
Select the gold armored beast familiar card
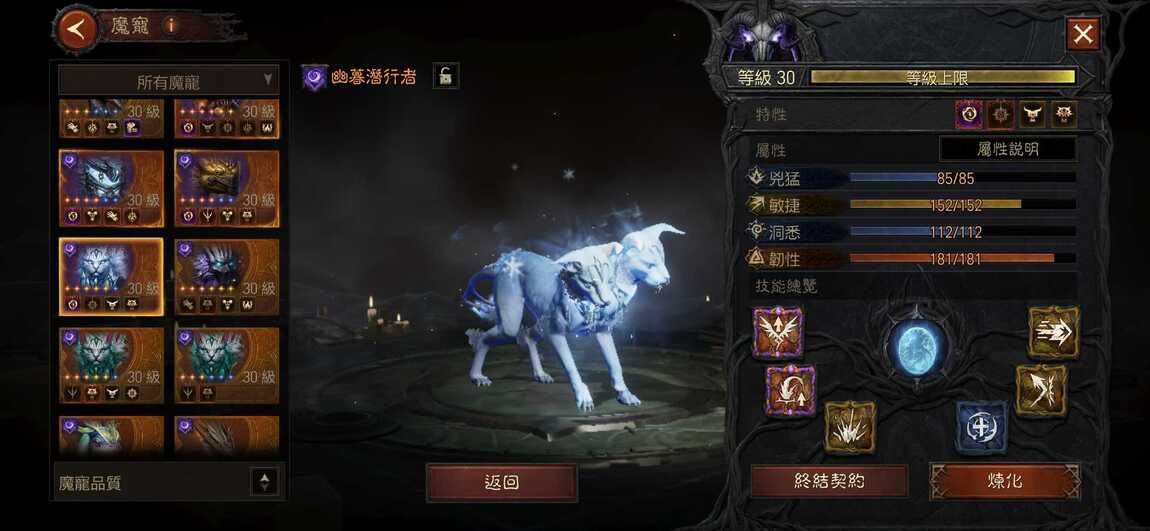coord(226,188)
